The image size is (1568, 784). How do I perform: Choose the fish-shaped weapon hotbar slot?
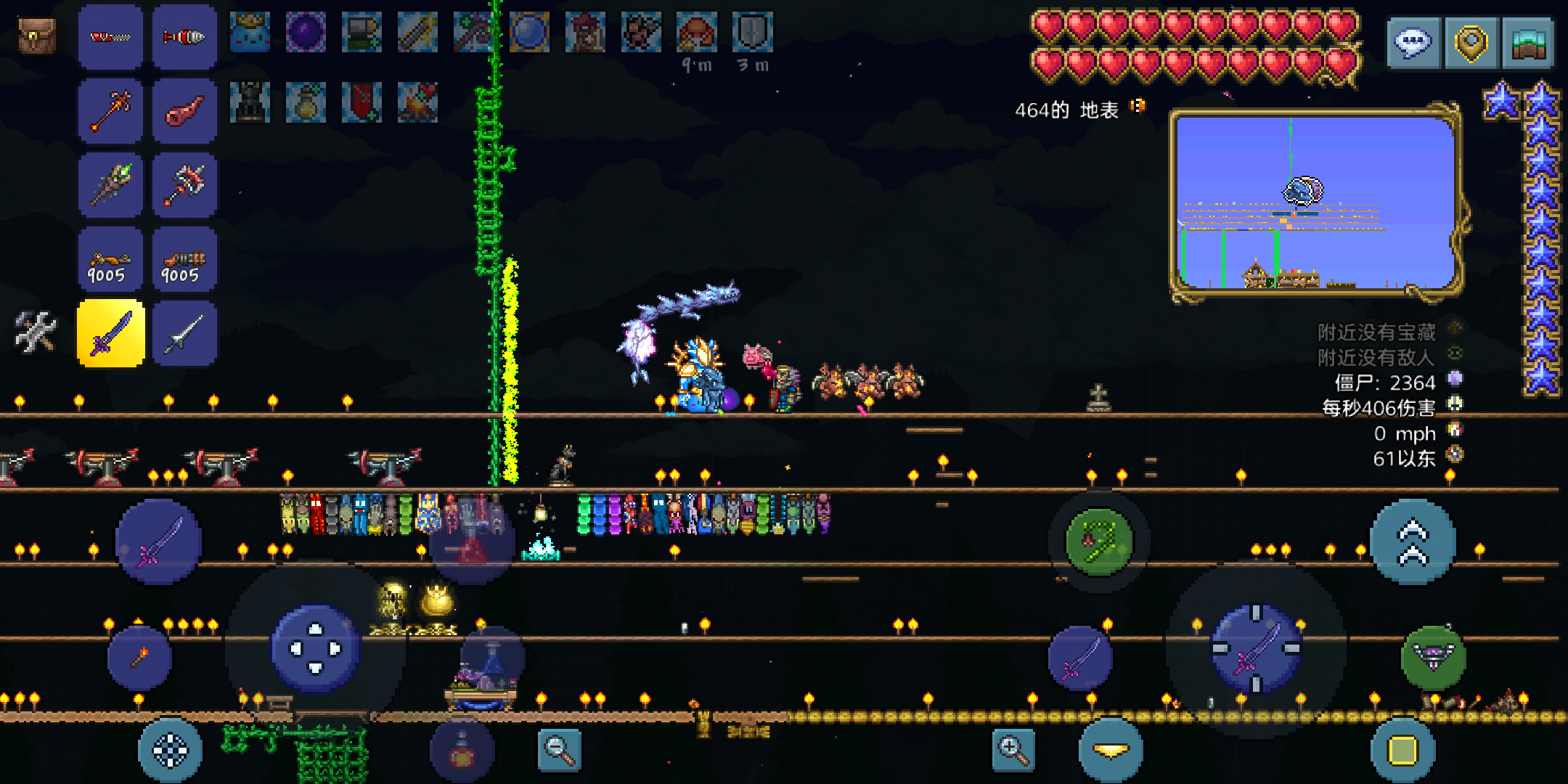pos(184,36)
